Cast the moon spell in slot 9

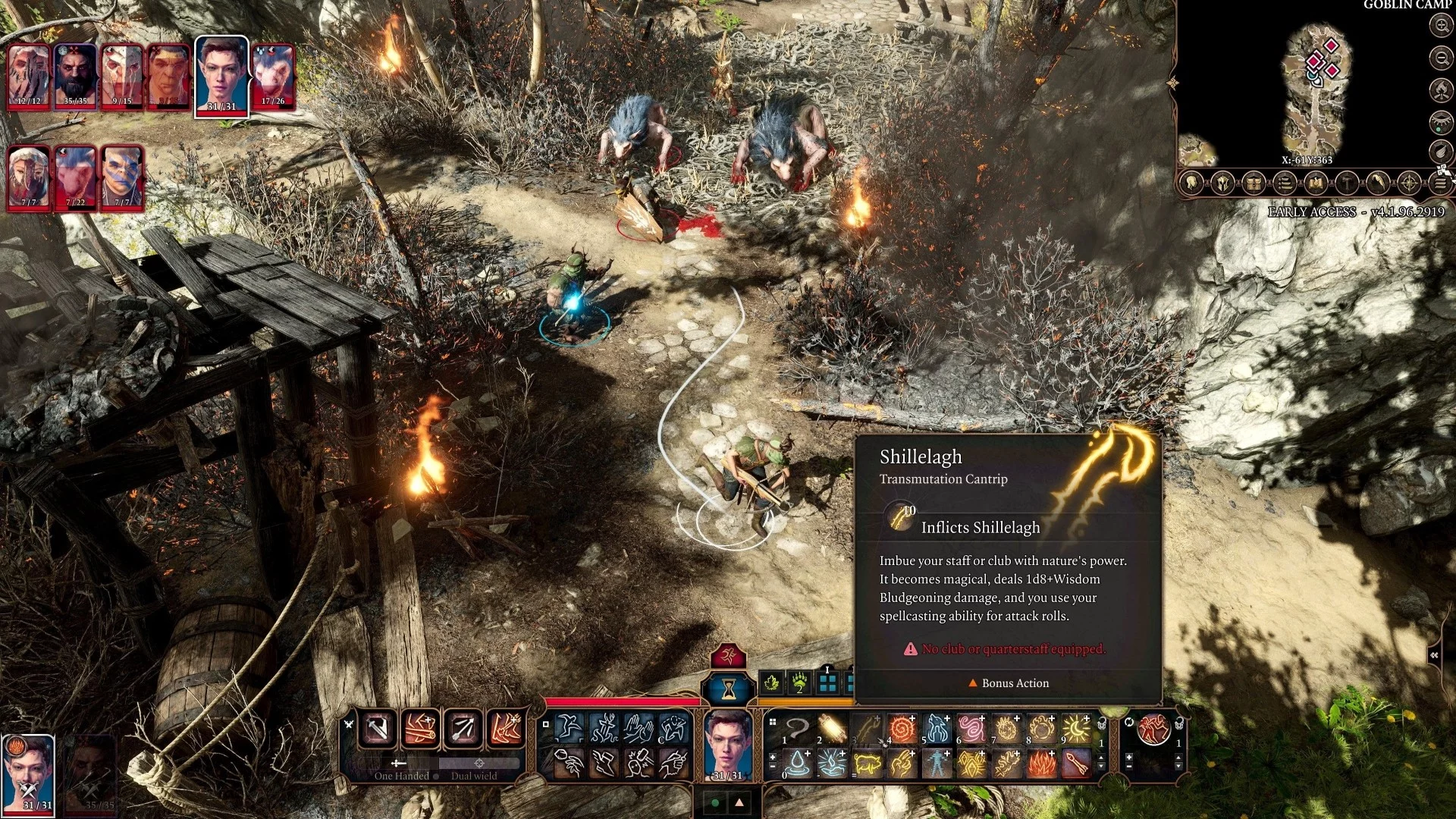[x=1077, y=730]
